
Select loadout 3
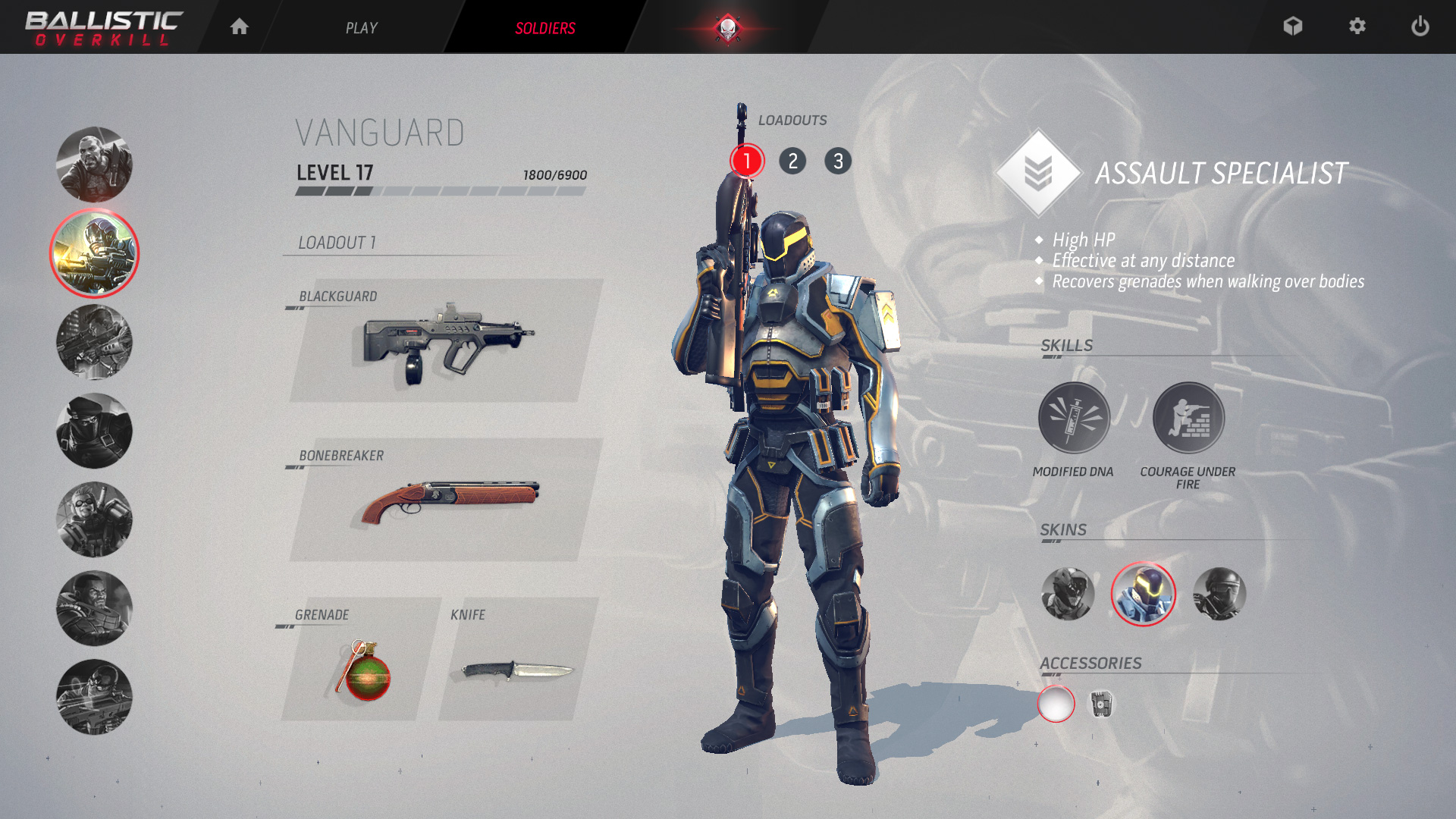click(x=838, y=161)
